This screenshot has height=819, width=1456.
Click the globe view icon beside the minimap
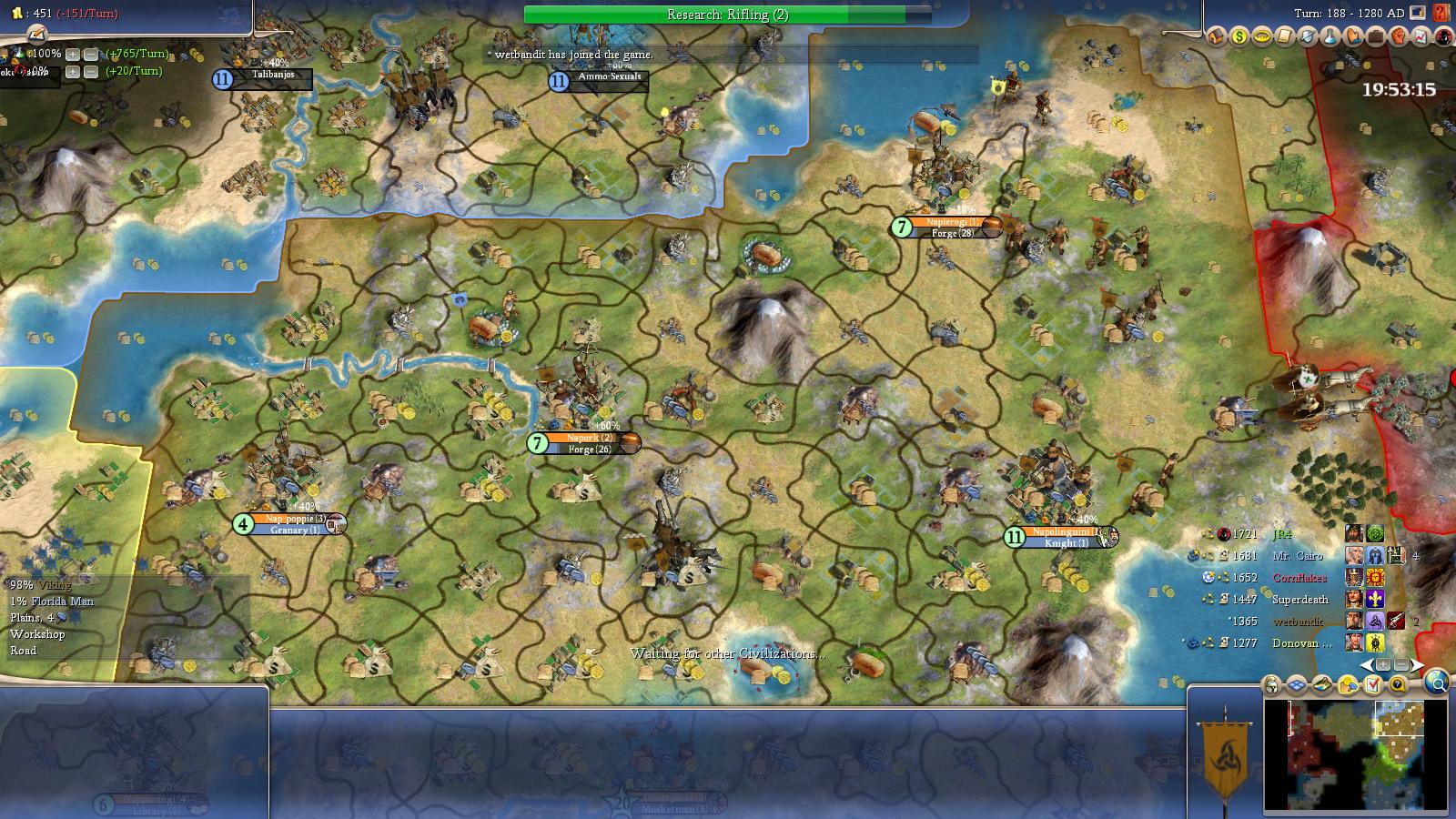(1436, 682)
